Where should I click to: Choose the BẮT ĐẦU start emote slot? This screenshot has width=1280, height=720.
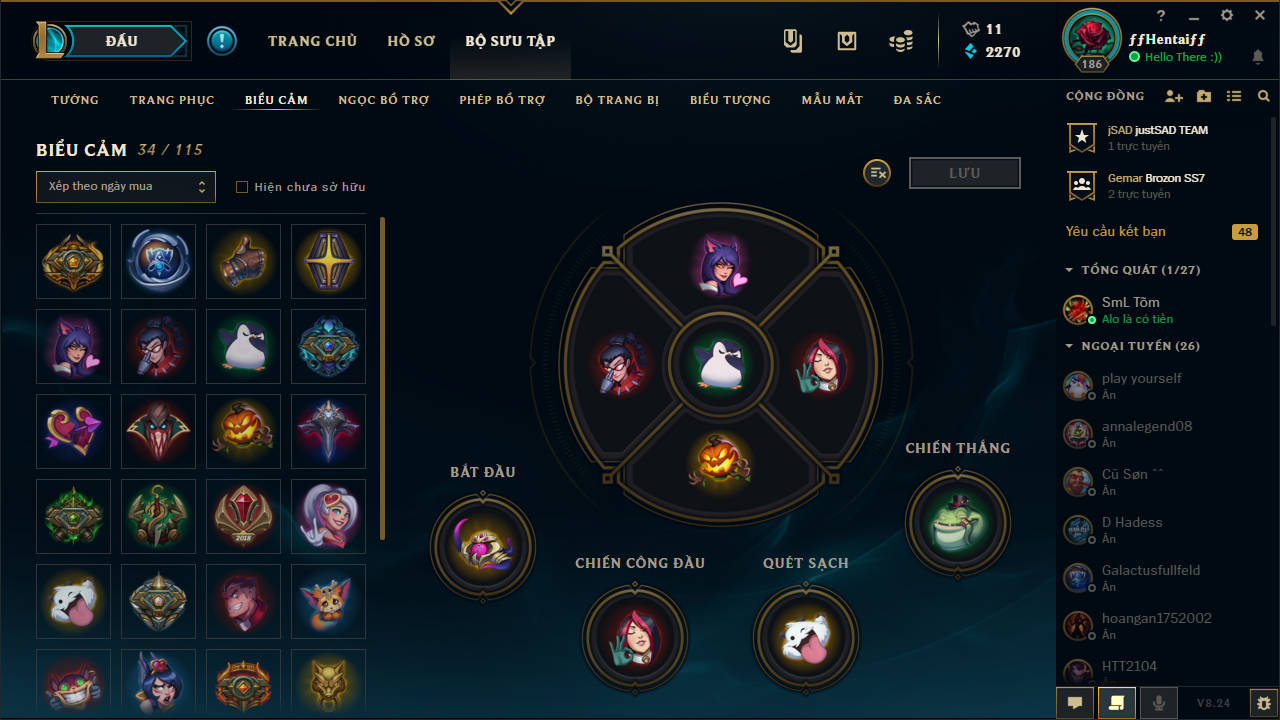[483, 547]
